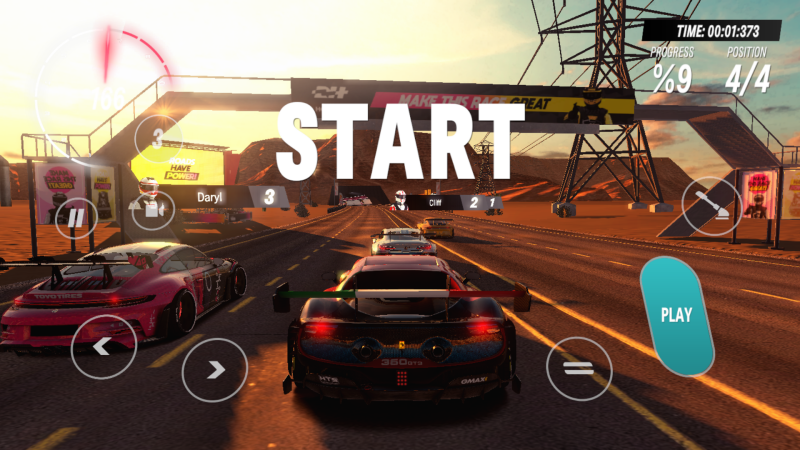Tap the teal PLAY pedal
800x450 pixels.
pos(677,315)
